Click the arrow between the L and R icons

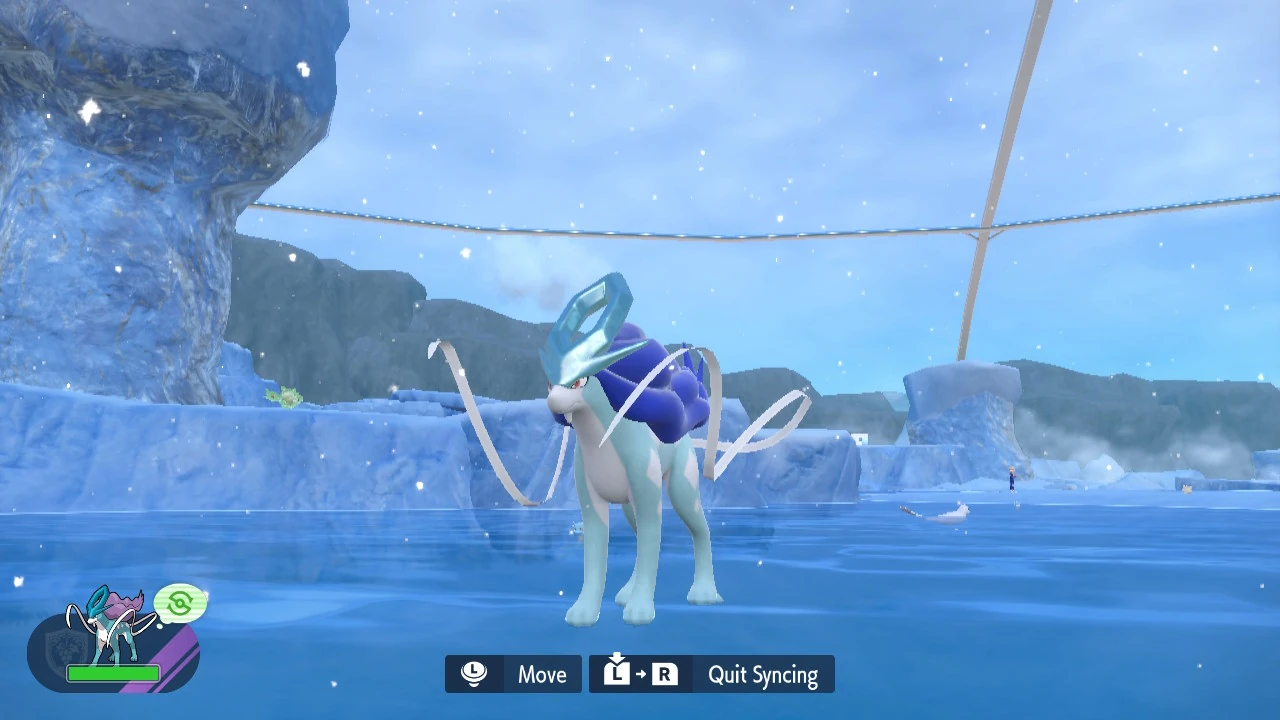click(641, 674)
